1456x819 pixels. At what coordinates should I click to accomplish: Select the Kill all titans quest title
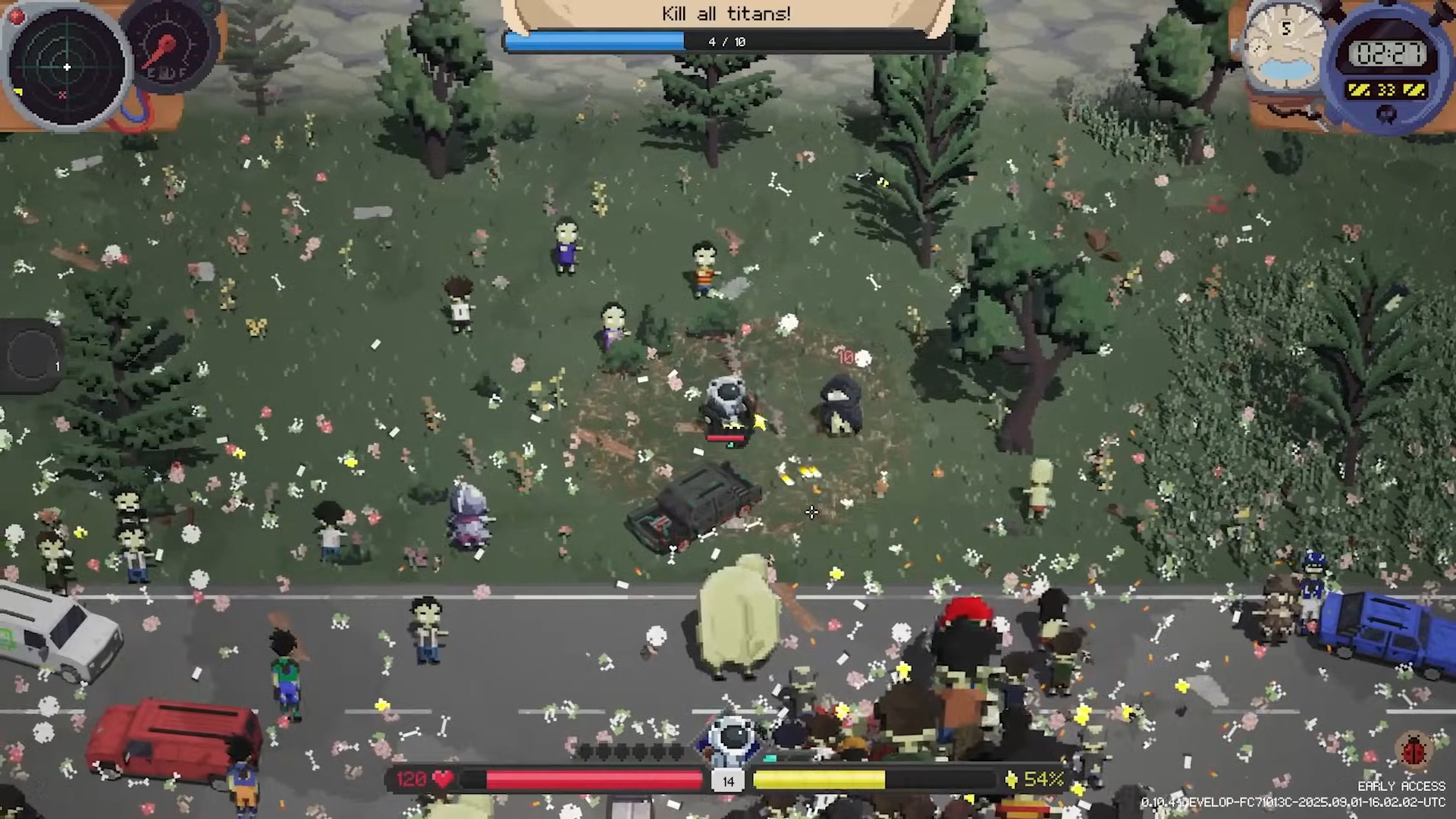click(x=726, y=13)
